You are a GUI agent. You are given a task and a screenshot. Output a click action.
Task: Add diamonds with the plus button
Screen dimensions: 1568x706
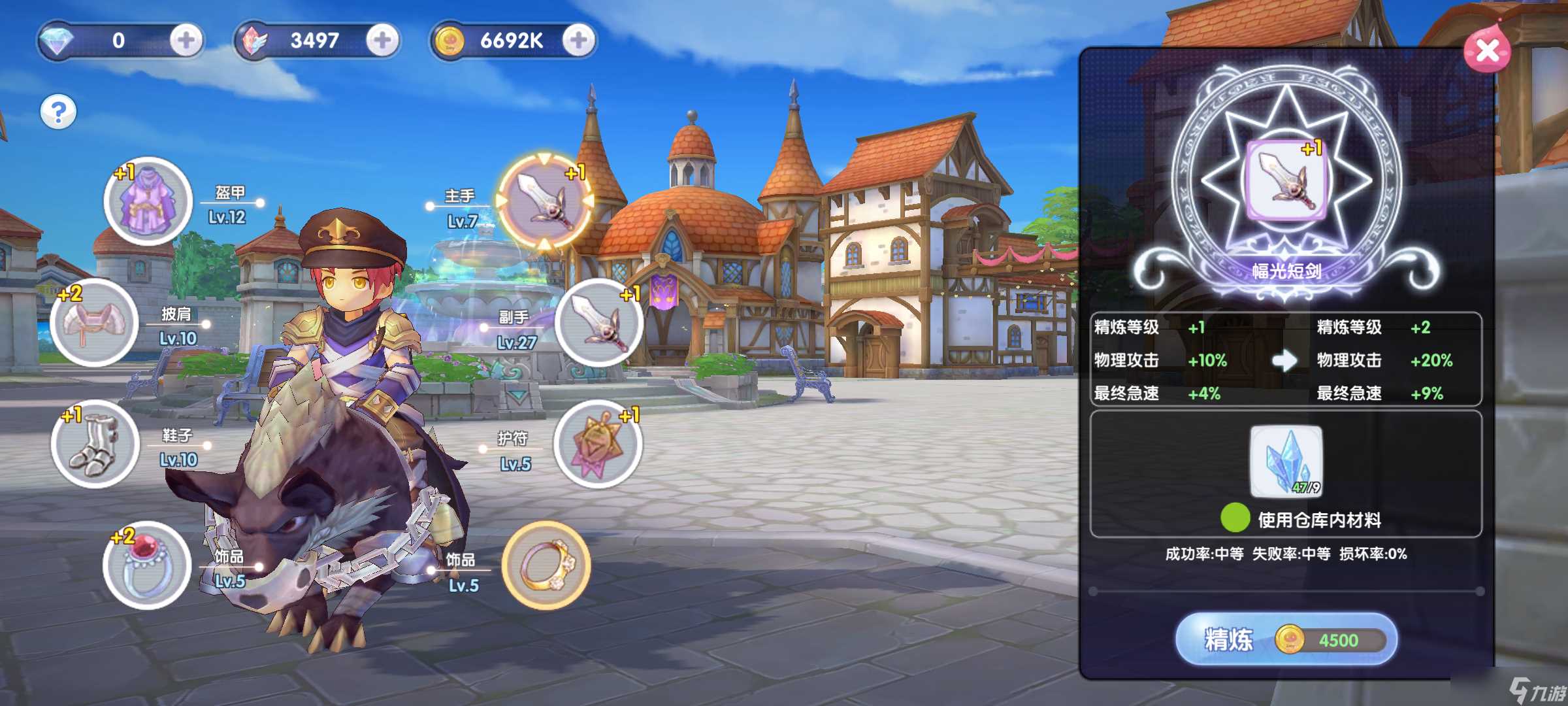(x=186, y=41)
